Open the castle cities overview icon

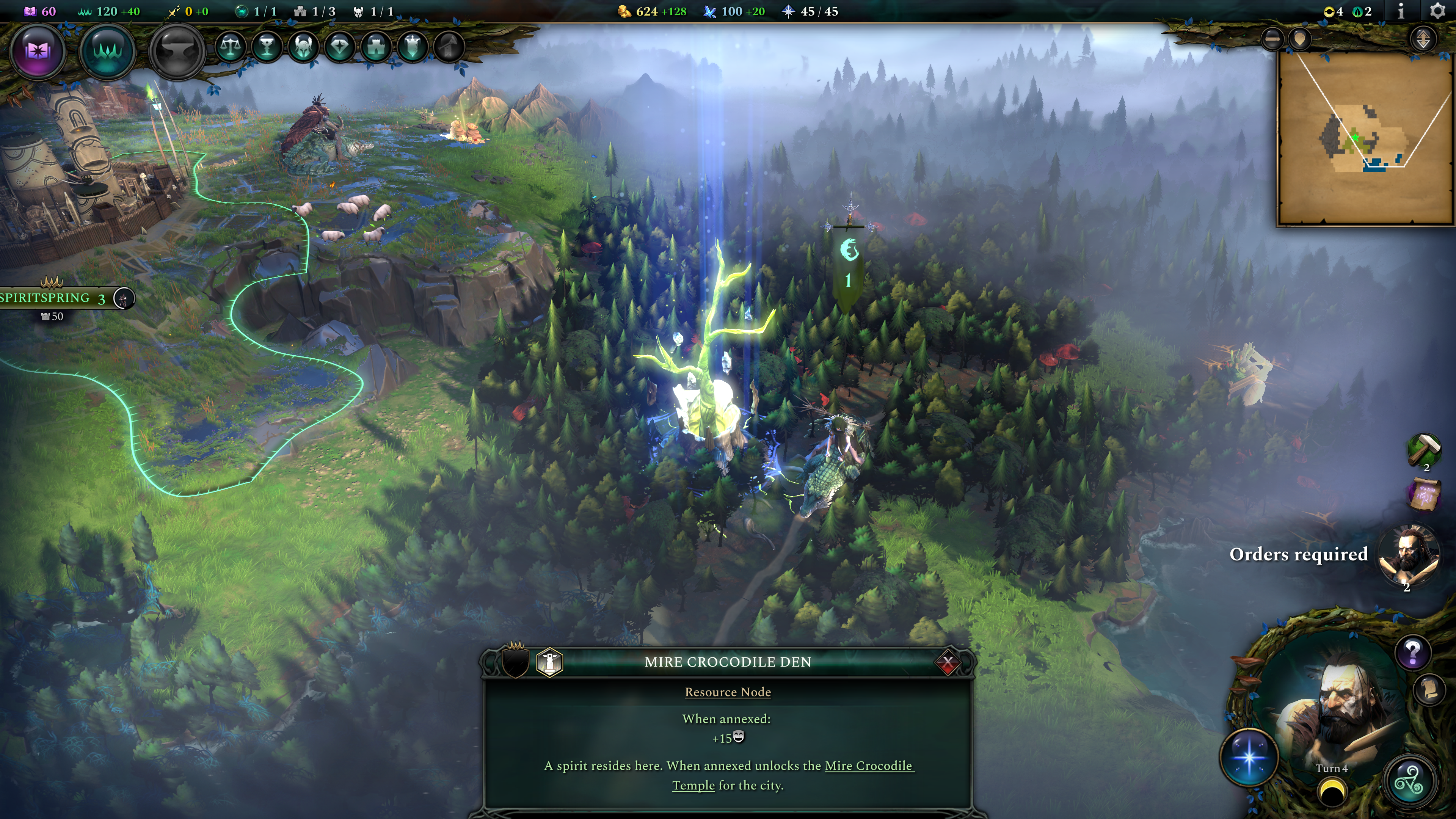377,46
